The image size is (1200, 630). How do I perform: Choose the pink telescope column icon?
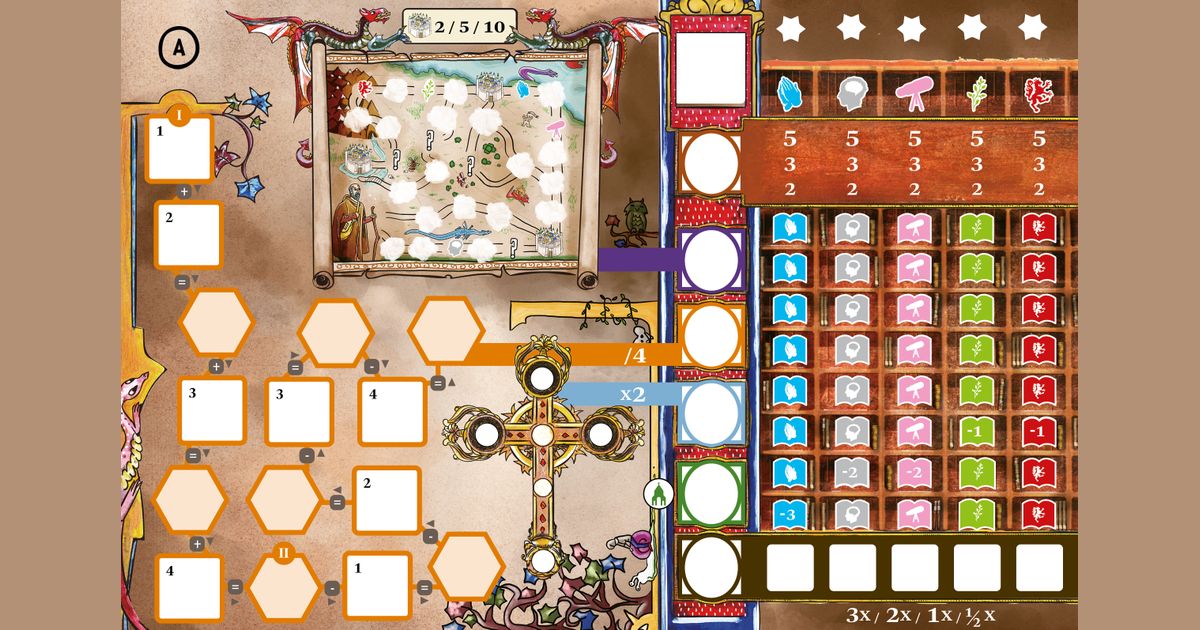914,94
